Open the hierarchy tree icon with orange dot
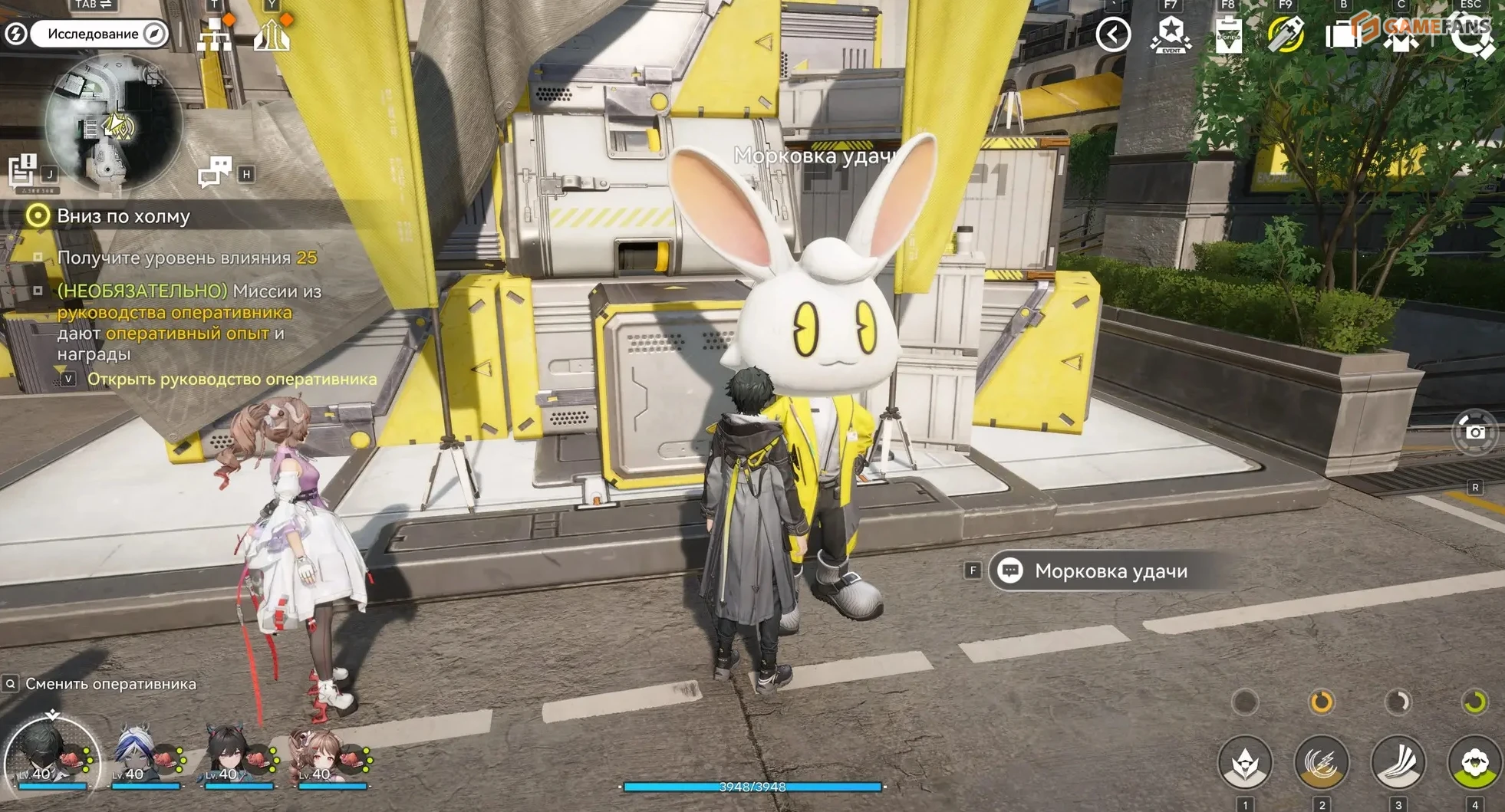Screen dimensions: 1505x812 (x=214, y=35)
